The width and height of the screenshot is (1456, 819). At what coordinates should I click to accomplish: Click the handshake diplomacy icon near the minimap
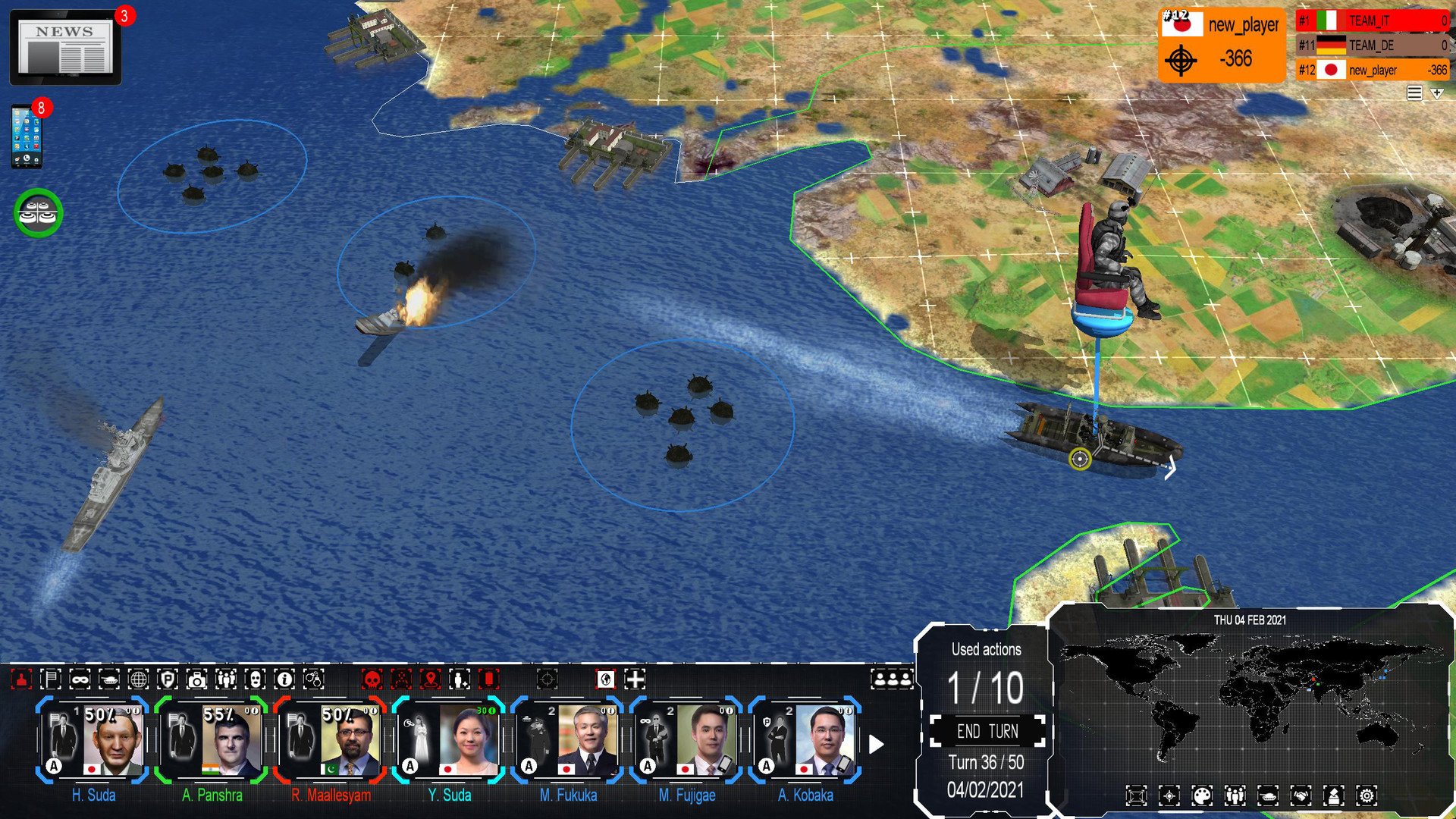click(1302, 795)
